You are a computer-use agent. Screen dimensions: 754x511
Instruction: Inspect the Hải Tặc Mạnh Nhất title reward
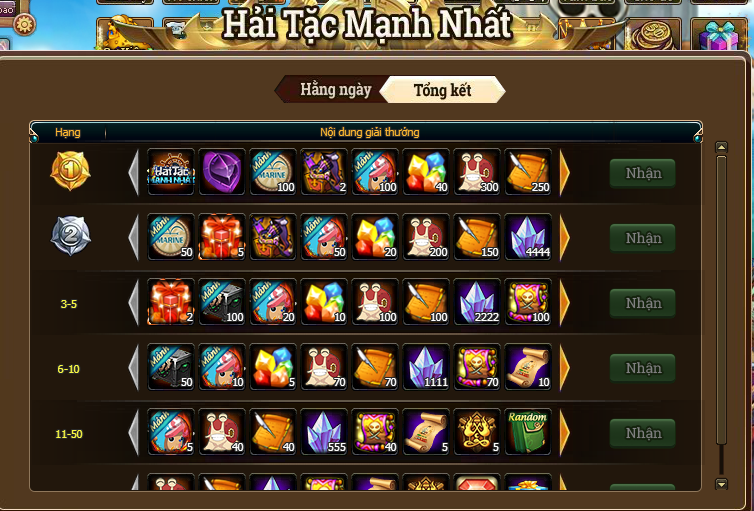pos(171,173)
